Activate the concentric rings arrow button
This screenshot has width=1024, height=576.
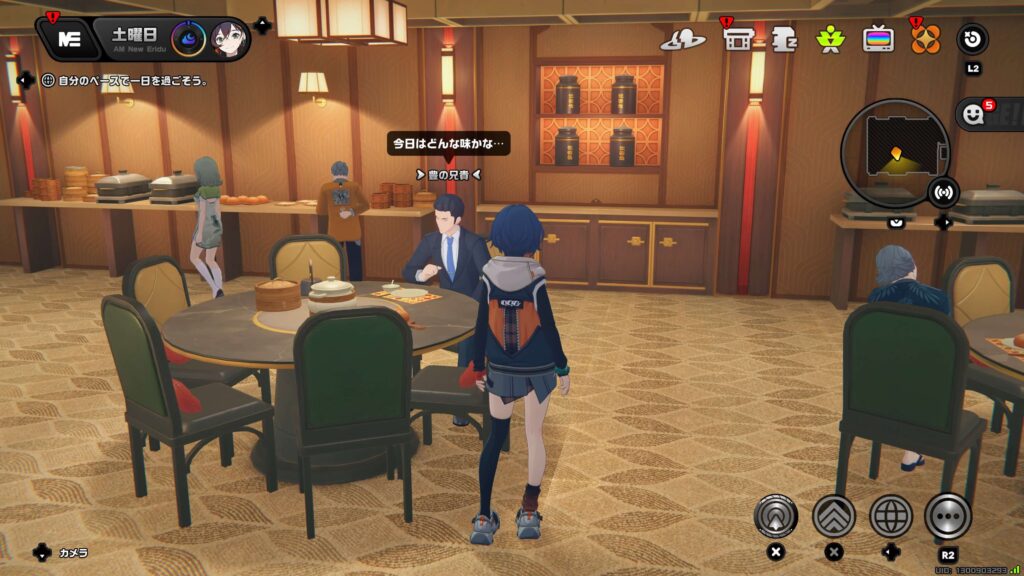[776, 516]
